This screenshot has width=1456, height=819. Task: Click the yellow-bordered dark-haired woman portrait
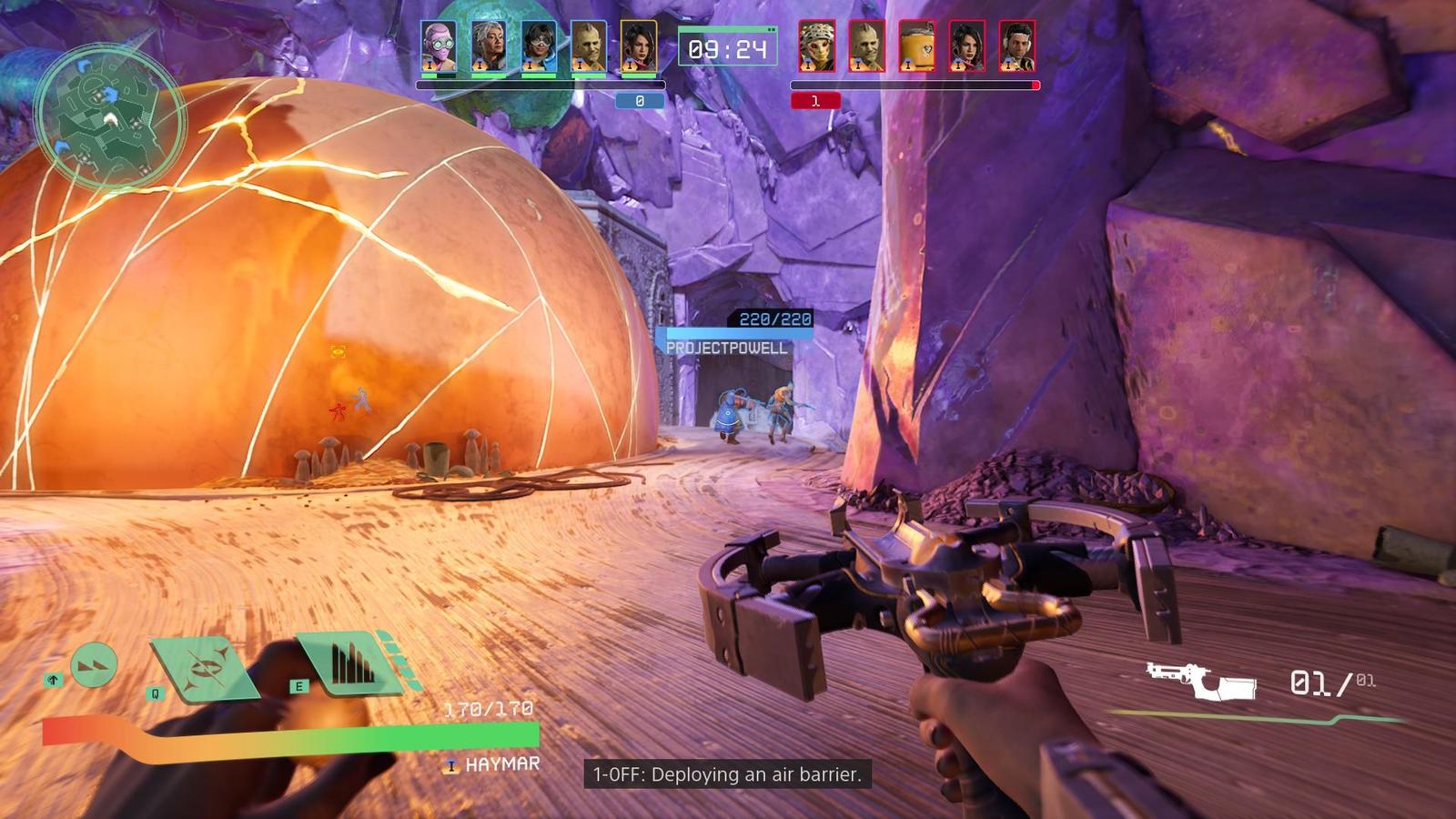[639, 46]
